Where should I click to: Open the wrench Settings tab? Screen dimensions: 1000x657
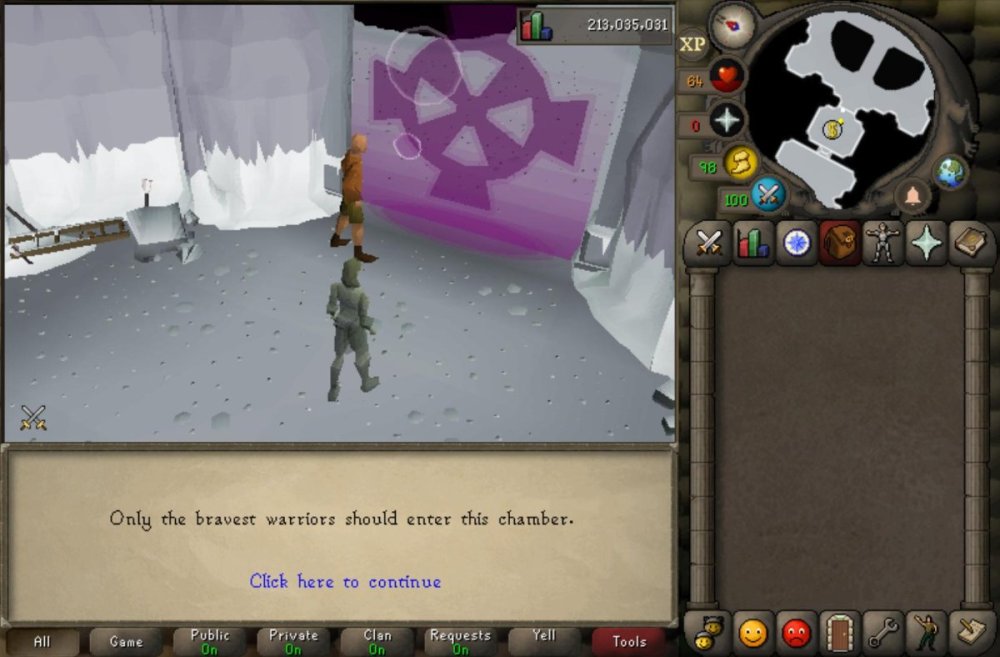point(884,632)
